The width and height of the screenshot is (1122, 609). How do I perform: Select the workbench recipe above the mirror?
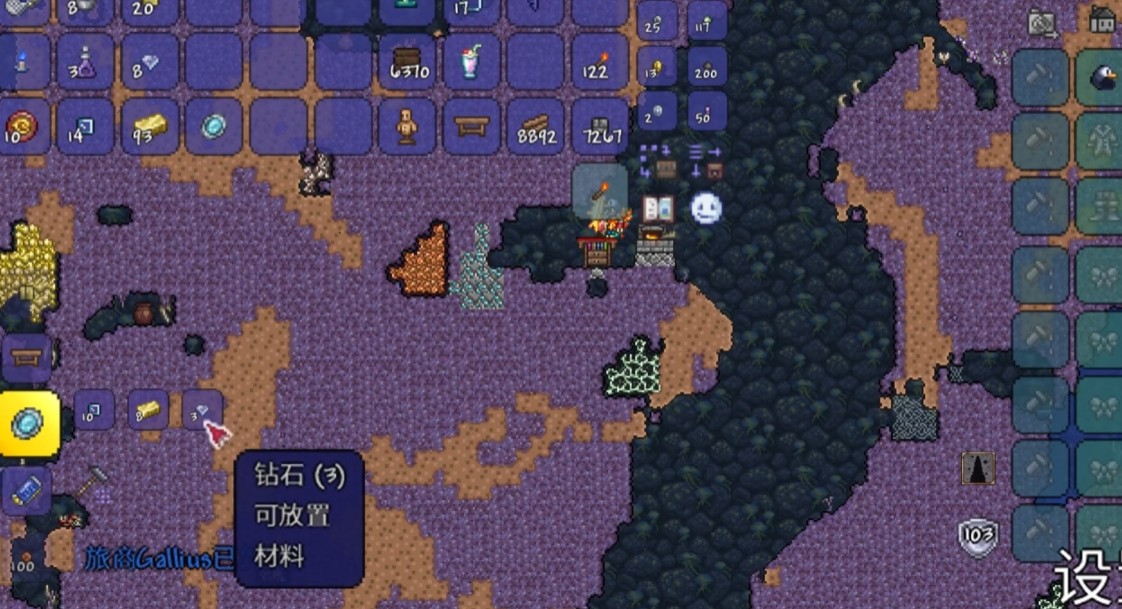click(26, 357)
